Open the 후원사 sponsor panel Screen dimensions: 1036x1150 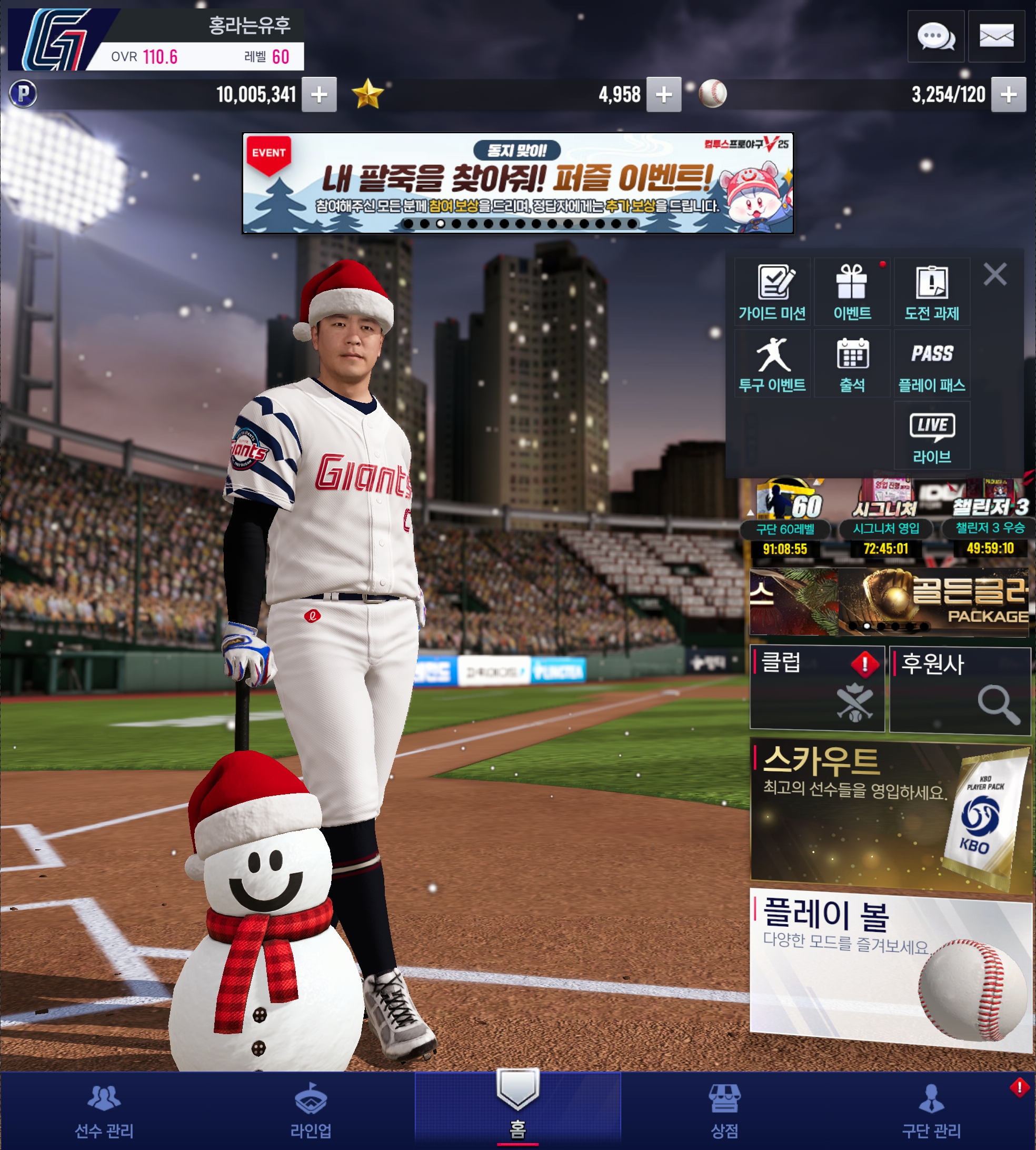point(960,689)
